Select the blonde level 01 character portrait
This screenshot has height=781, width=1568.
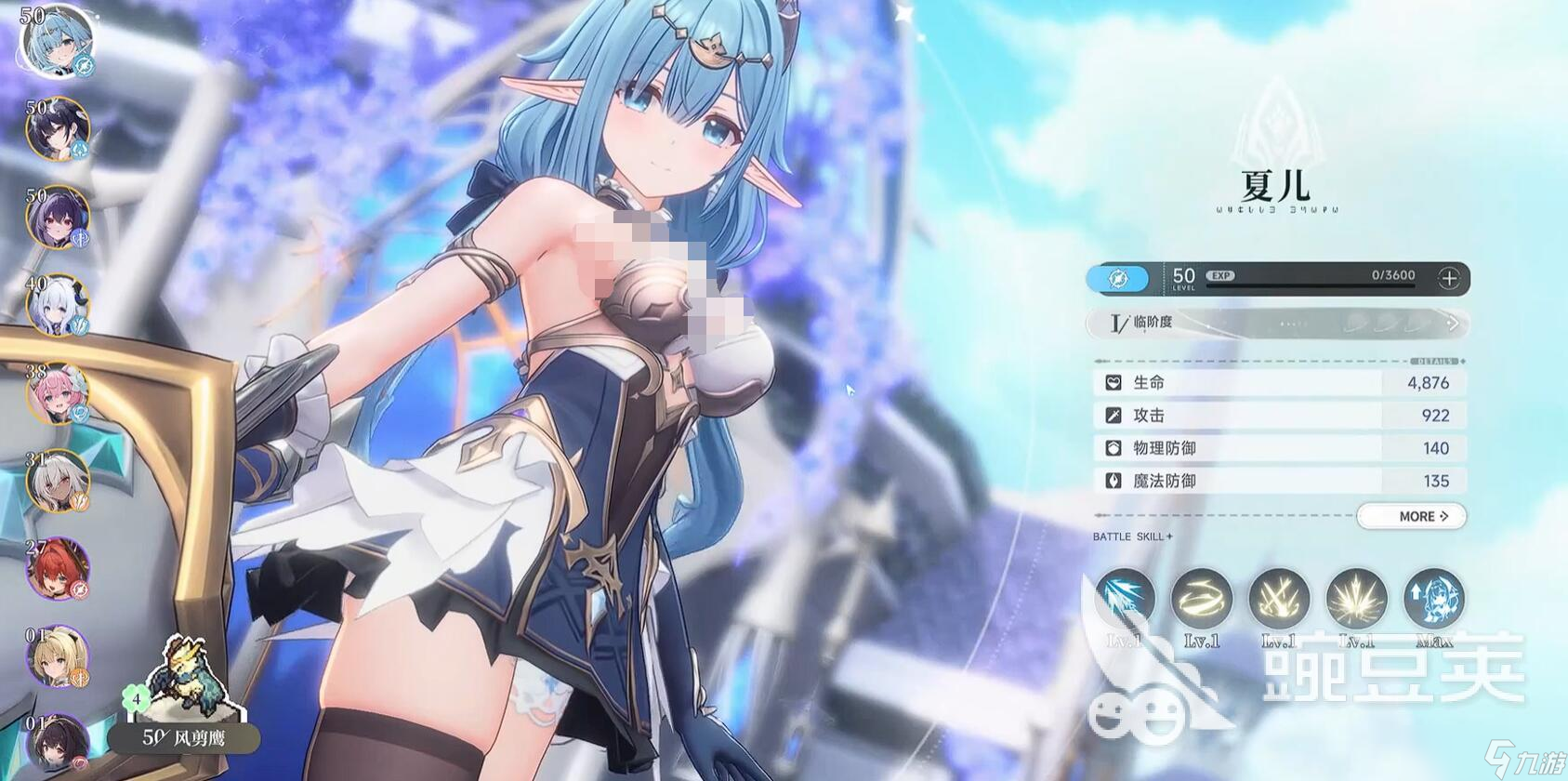pos(58,655)
